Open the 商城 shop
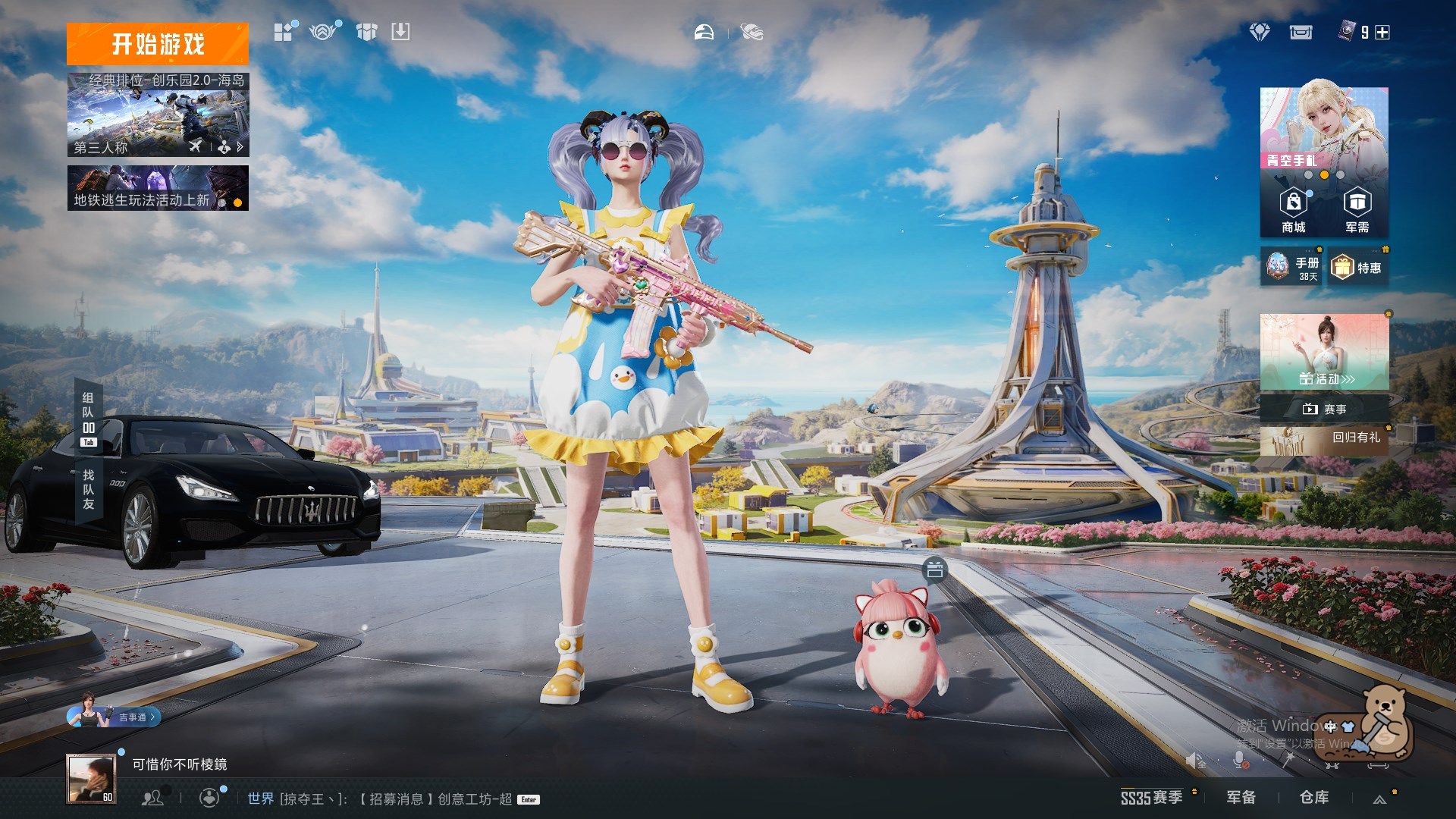This screenshot has width=1456, height=819. 1293,210
